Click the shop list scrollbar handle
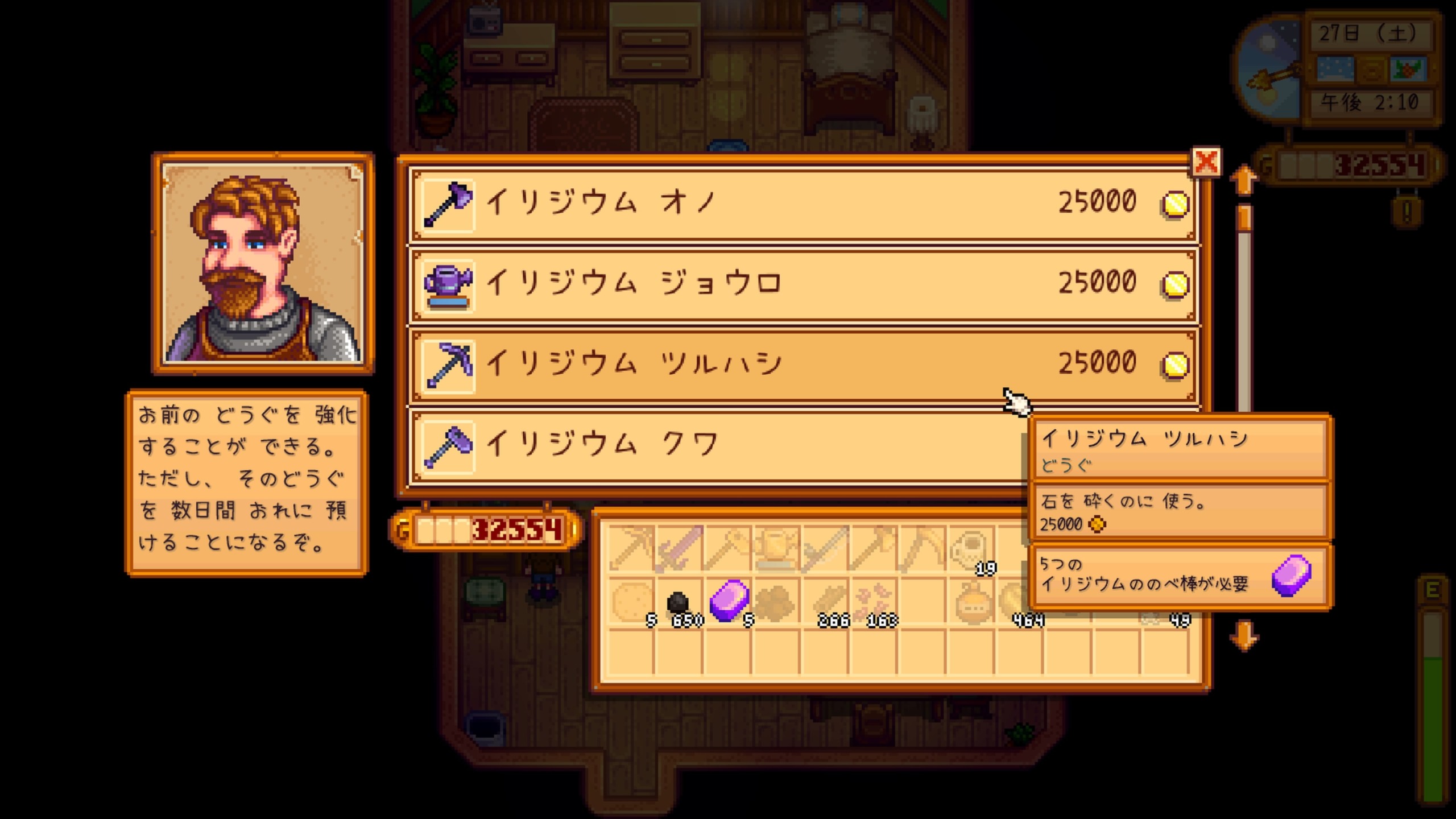The width and height of the screenshot is (1456, 819). coord(1244,218)
